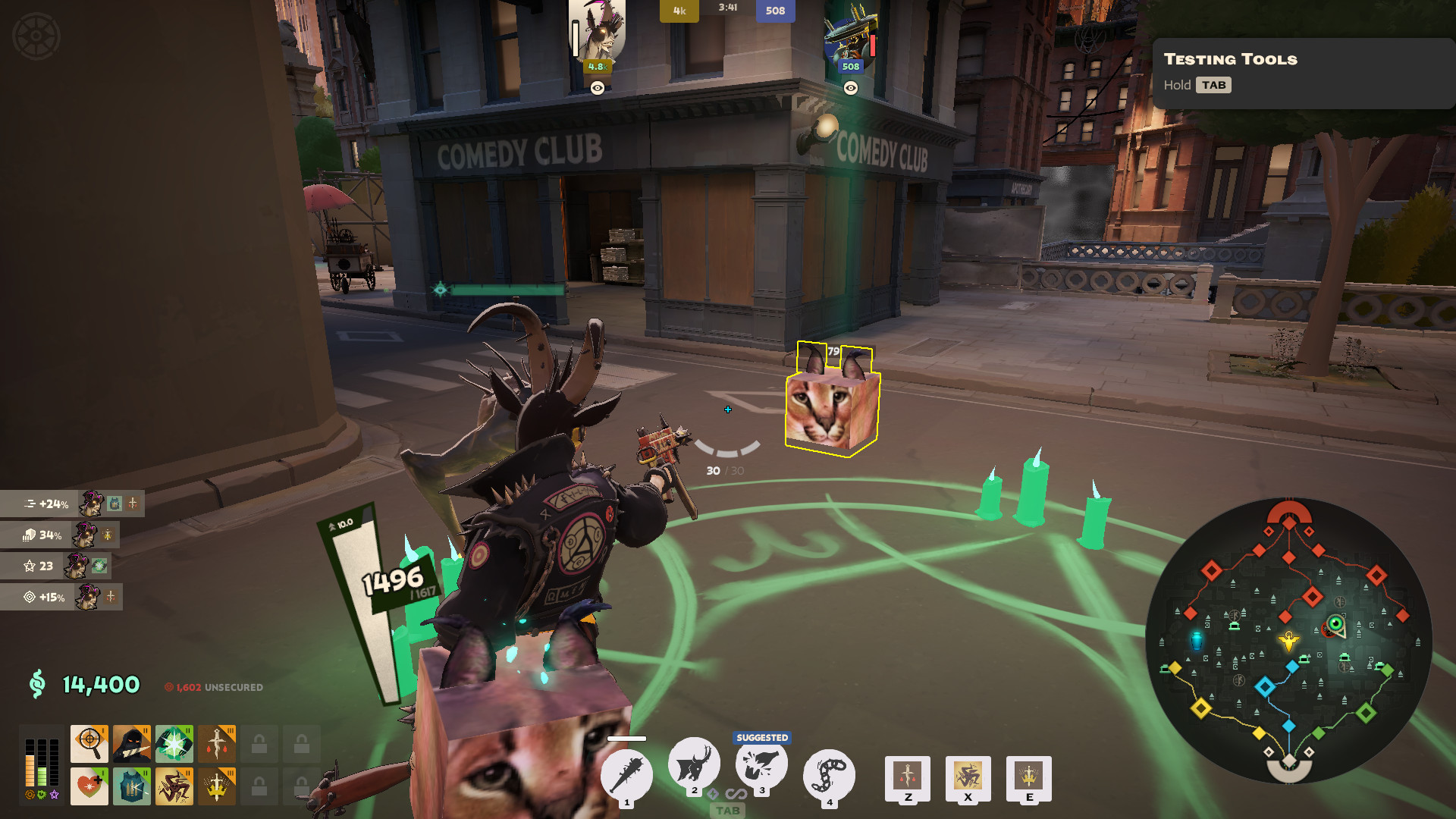Toggle the eye indicator under the left player portrait
This screenshot has width=1456, height=819.
point(596,89)
